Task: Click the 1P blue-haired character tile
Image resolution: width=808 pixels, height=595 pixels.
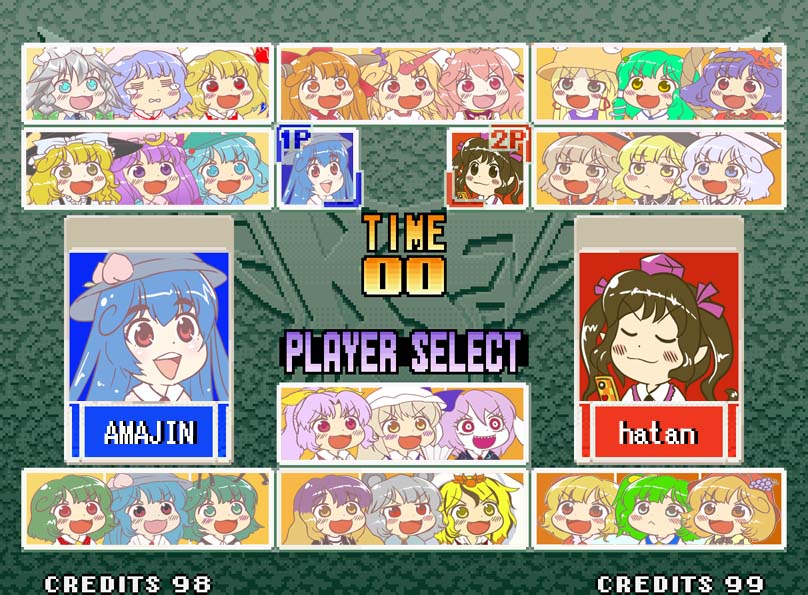Action: coord(317,168)
